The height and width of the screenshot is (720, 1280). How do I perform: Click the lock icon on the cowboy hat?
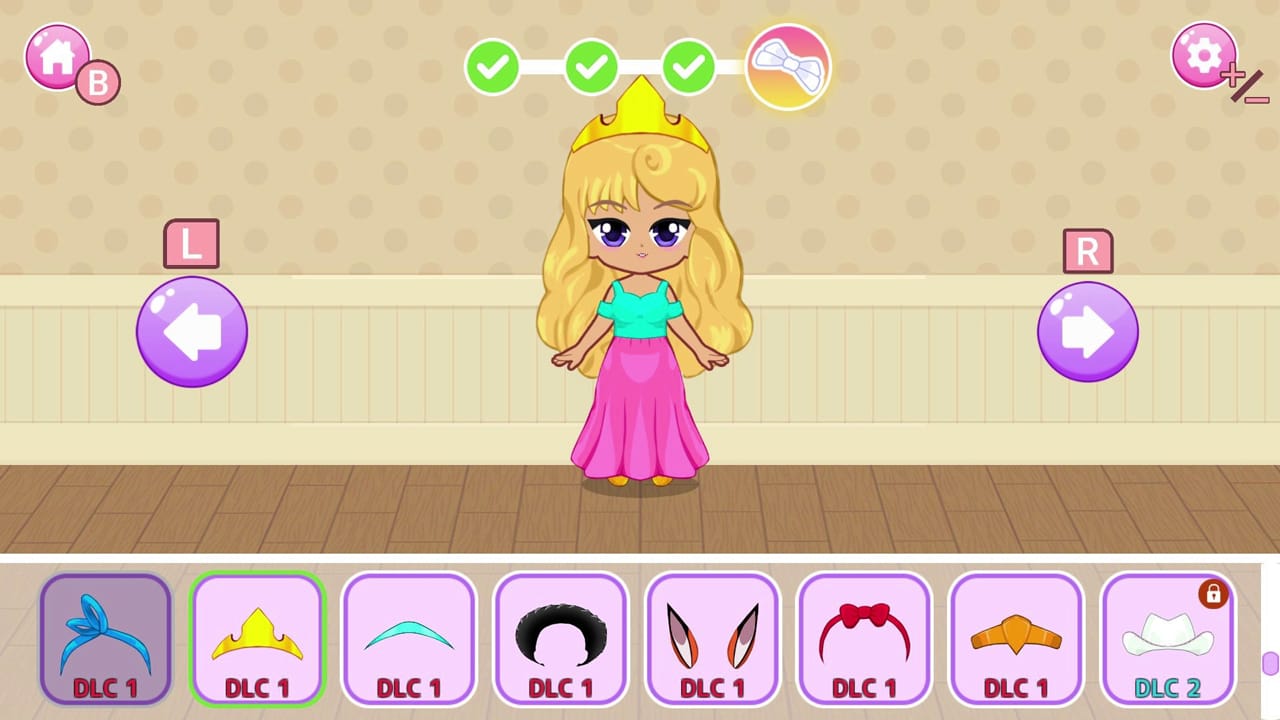1214,594
